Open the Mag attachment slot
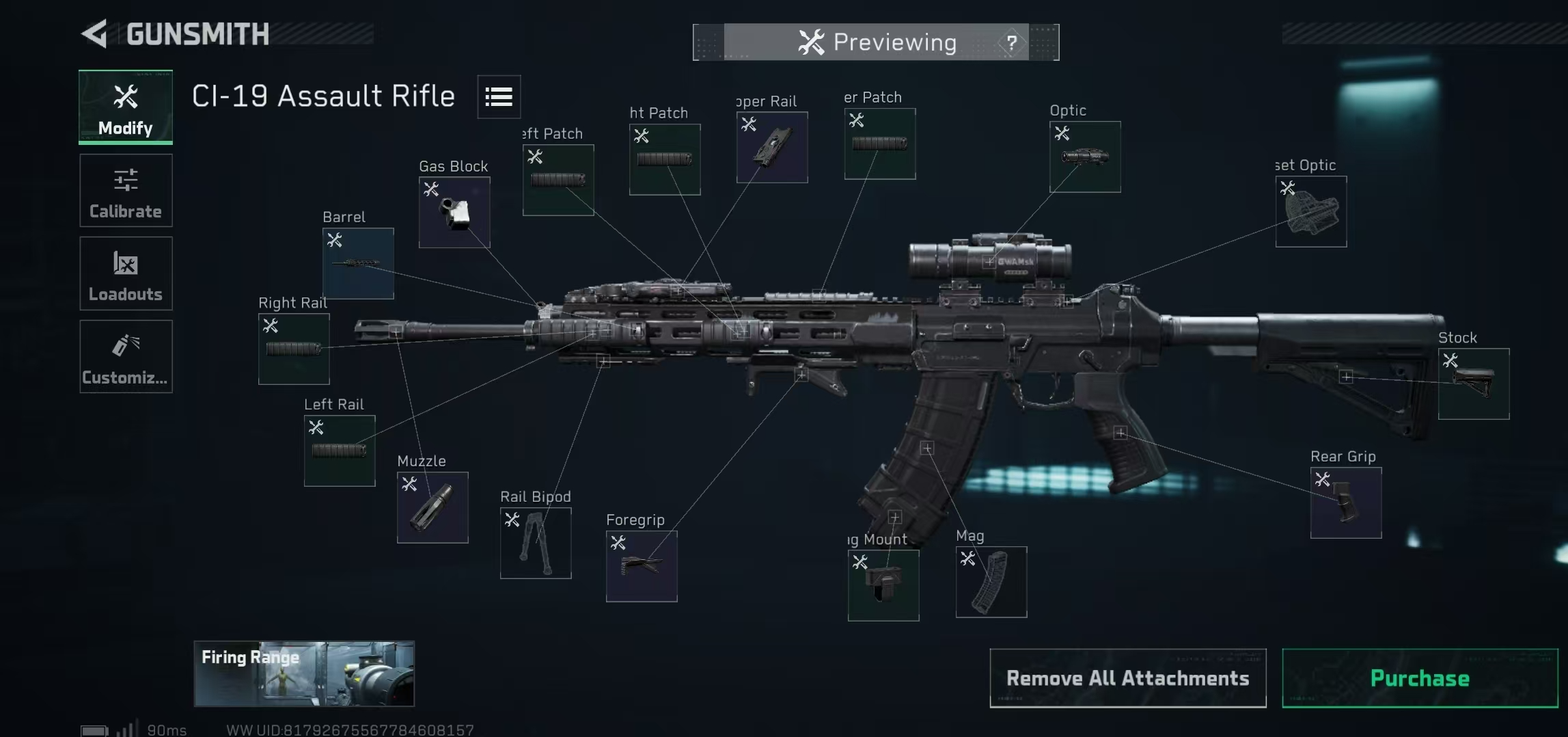Screen dimensions: 1568x737 click(991, 582)
